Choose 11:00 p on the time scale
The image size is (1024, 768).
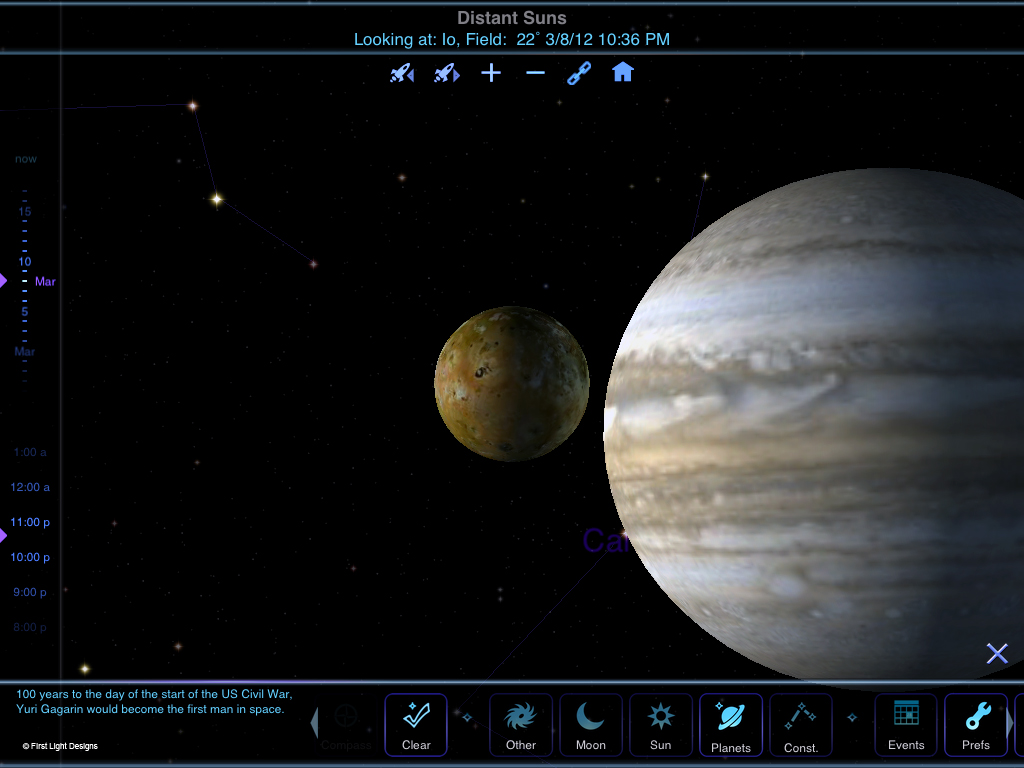click(x=30, y=522)
